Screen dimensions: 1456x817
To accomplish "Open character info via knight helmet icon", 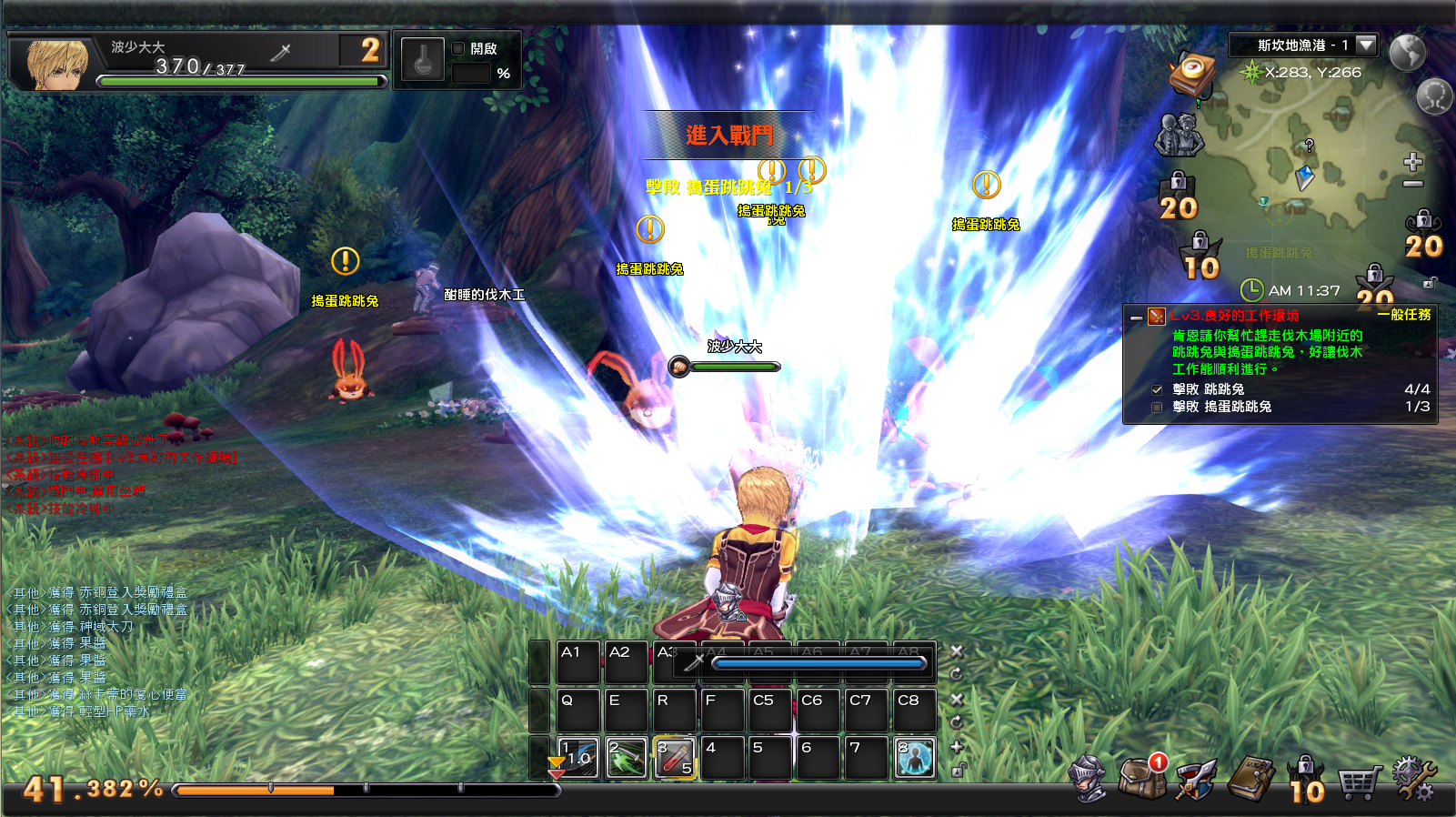I will (1086, 780).
